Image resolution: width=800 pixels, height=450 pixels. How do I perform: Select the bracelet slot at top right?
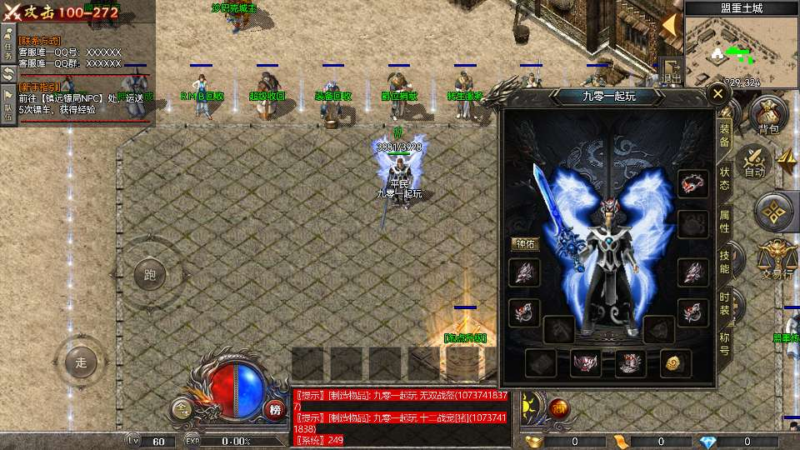691,184
